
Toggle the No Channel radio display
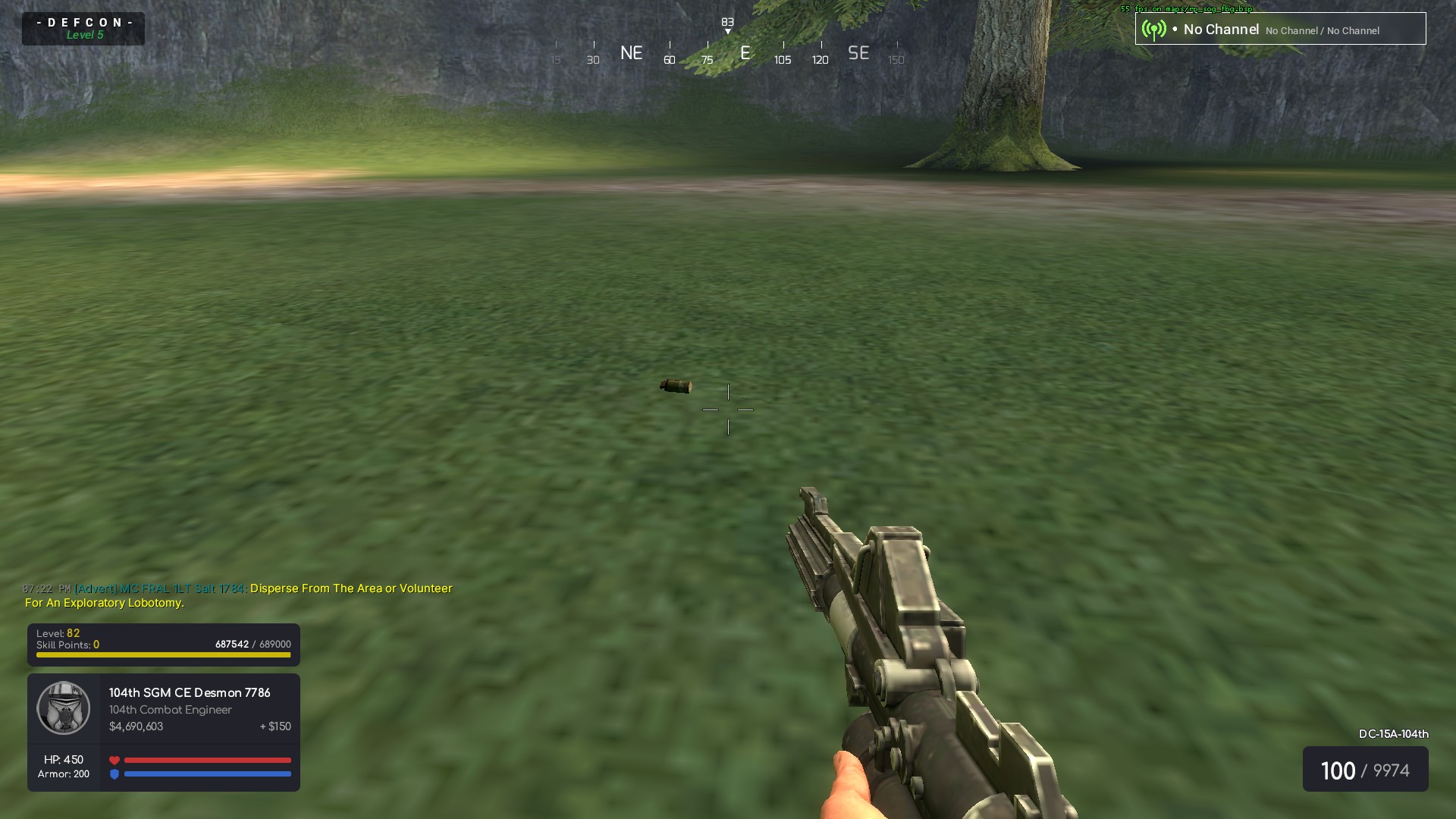coord(1221,30)
